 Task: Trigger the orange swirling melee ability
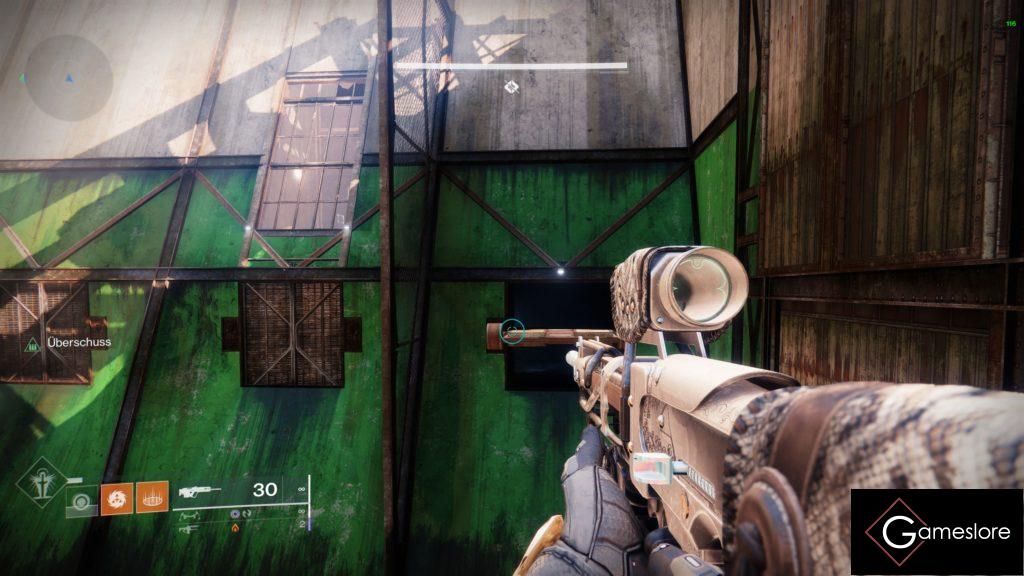(116, 498)
